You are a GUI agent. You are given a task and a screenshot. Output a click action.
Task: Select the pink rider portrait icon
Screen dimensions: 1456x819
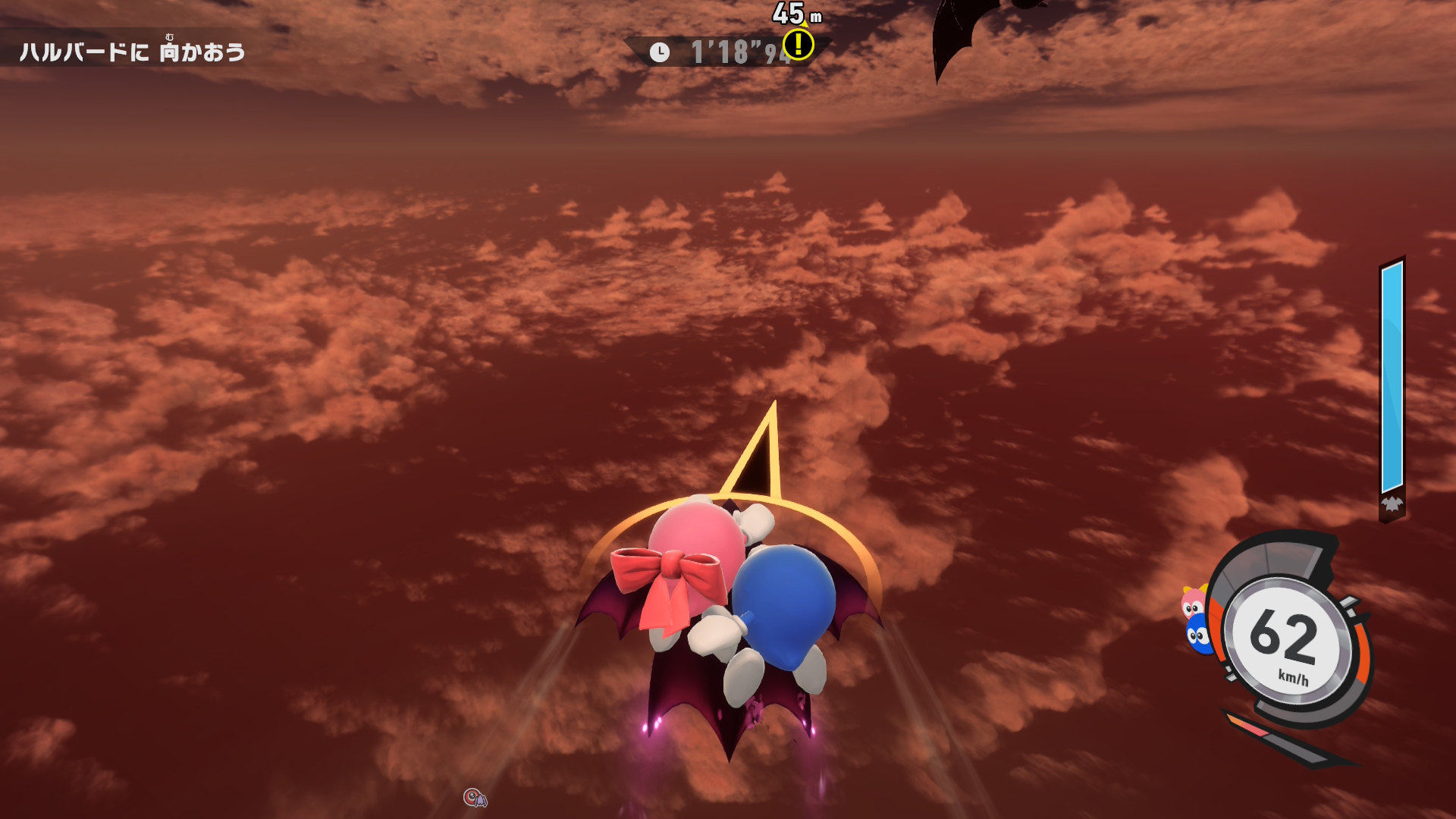pos(1193,603)
